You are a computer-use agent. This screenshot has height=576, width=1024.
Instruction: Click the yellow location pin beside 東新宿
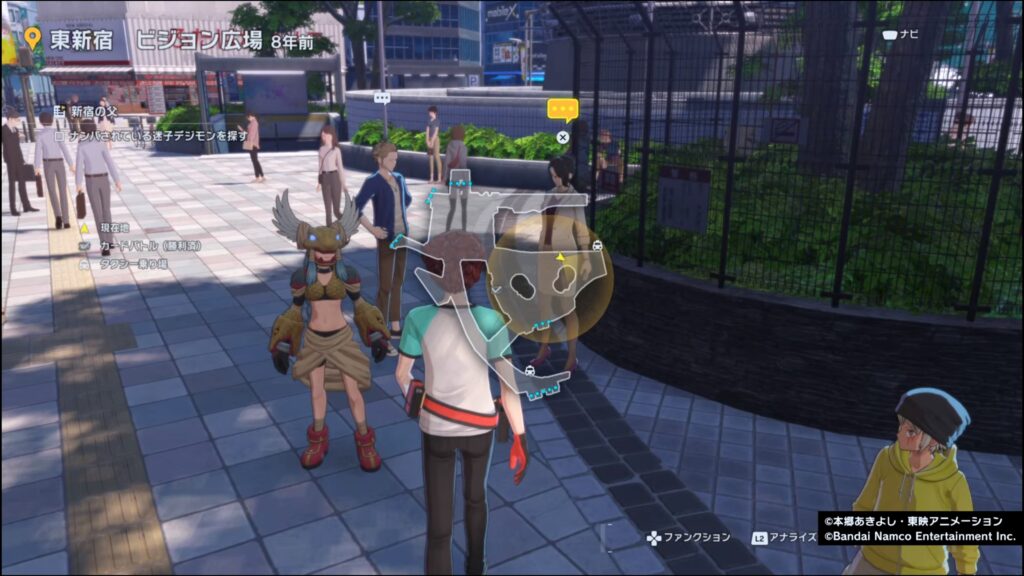32,38
